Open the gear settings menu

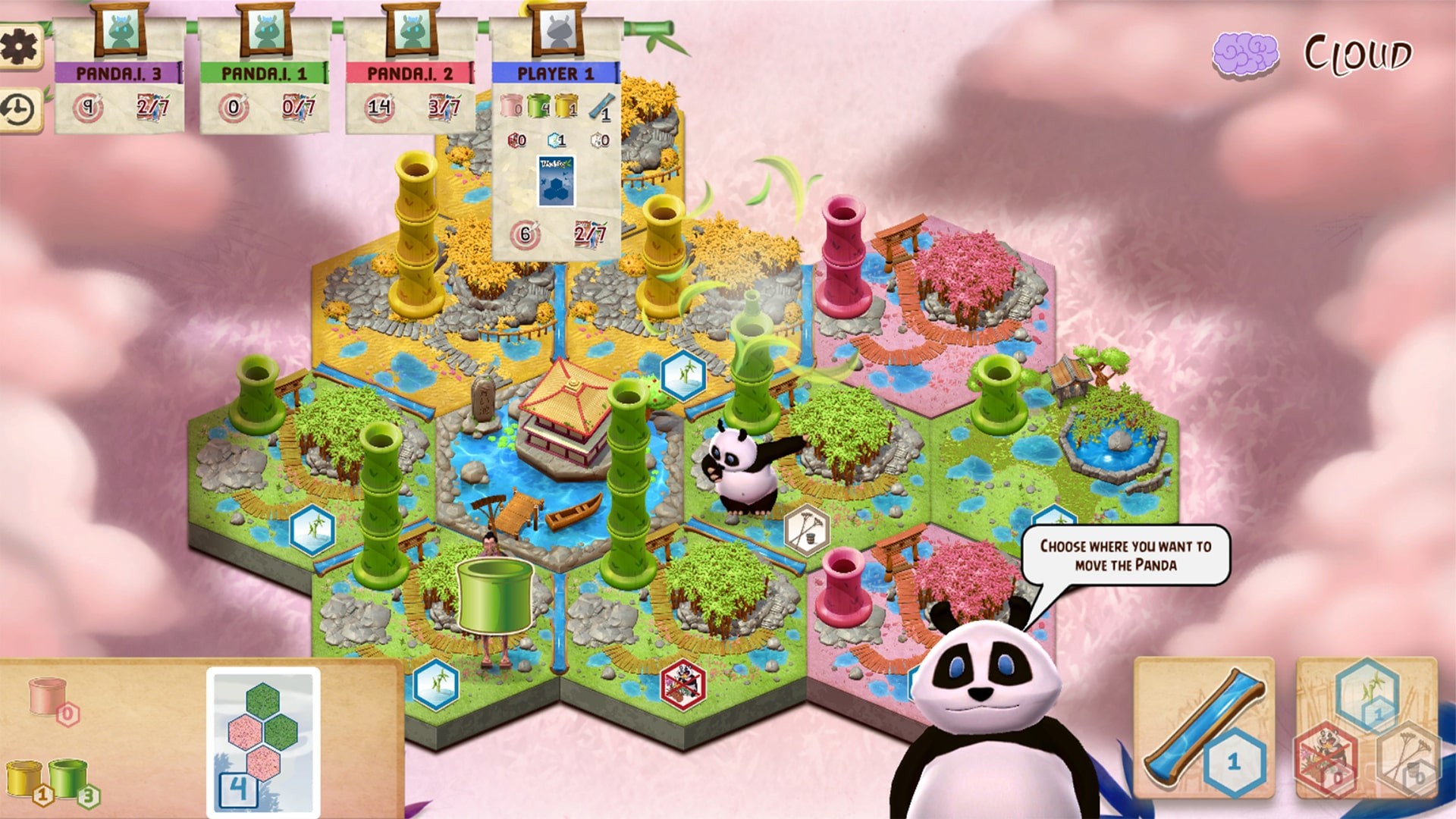(x=18, y=48)
